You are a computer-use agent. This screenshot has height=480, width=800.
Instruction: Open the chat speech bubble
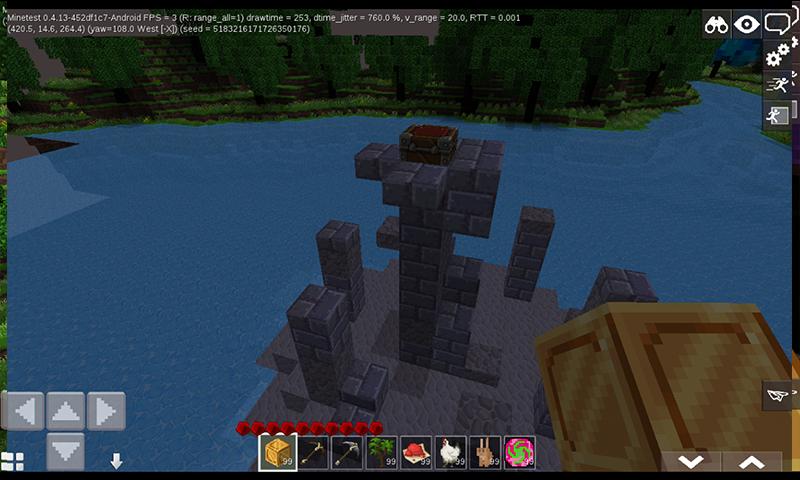[x=777, y=23]
